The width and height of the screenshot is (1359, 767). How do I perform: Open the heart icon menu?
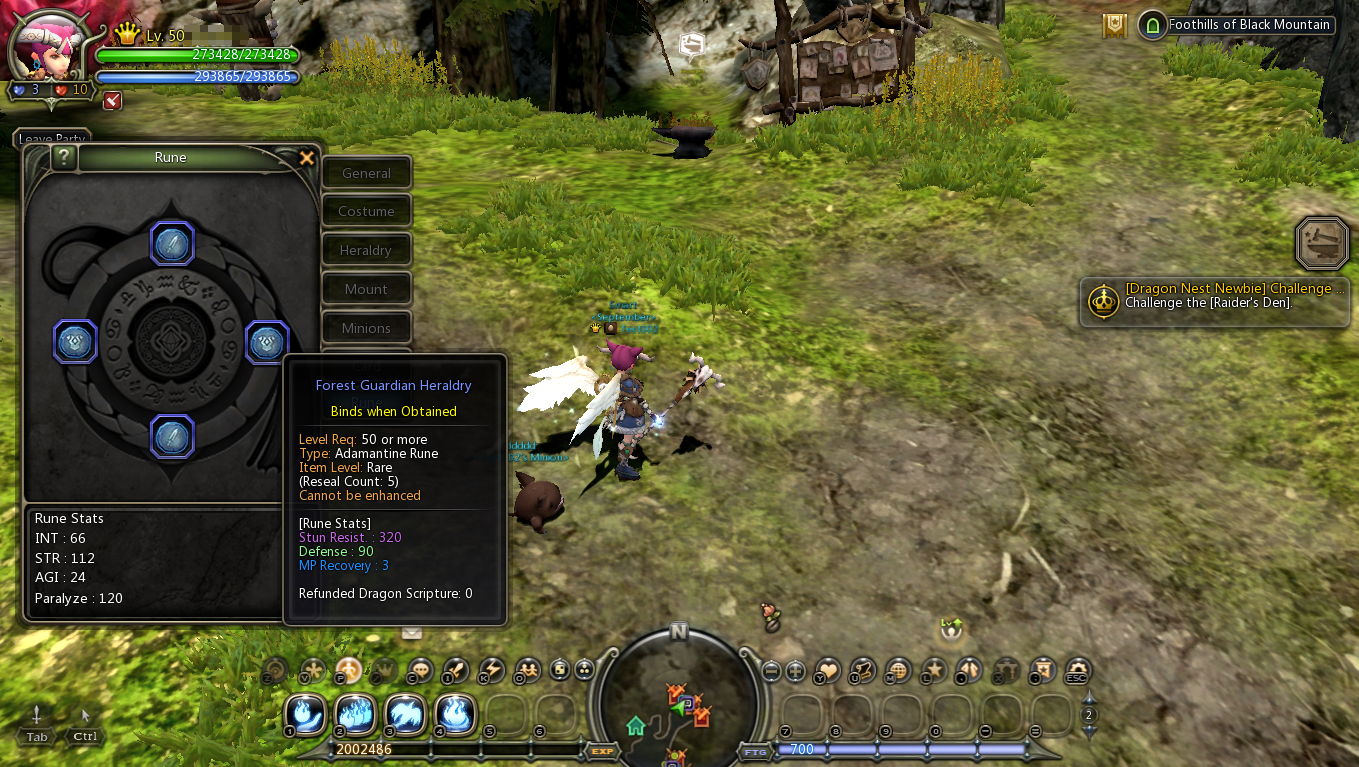coord(828,670)
